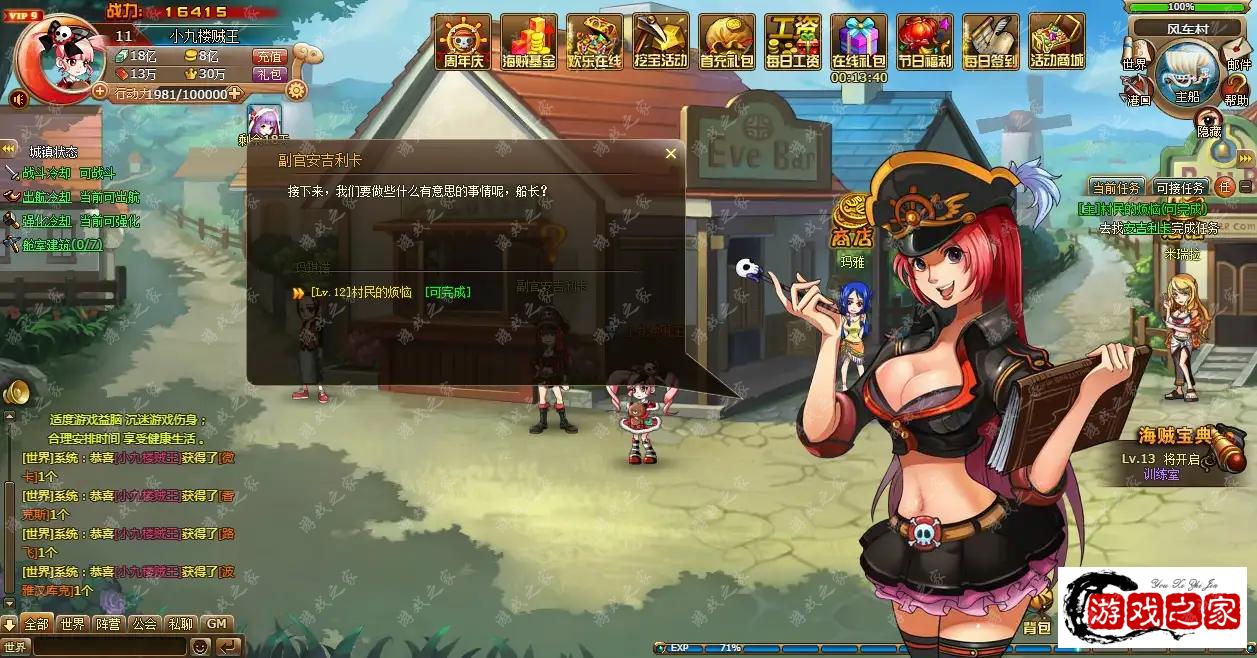This screenshot has width=1257, height=658.
Task: Click the 出航冷却 sailing cooldown link
Action: (x=47, y=197)
